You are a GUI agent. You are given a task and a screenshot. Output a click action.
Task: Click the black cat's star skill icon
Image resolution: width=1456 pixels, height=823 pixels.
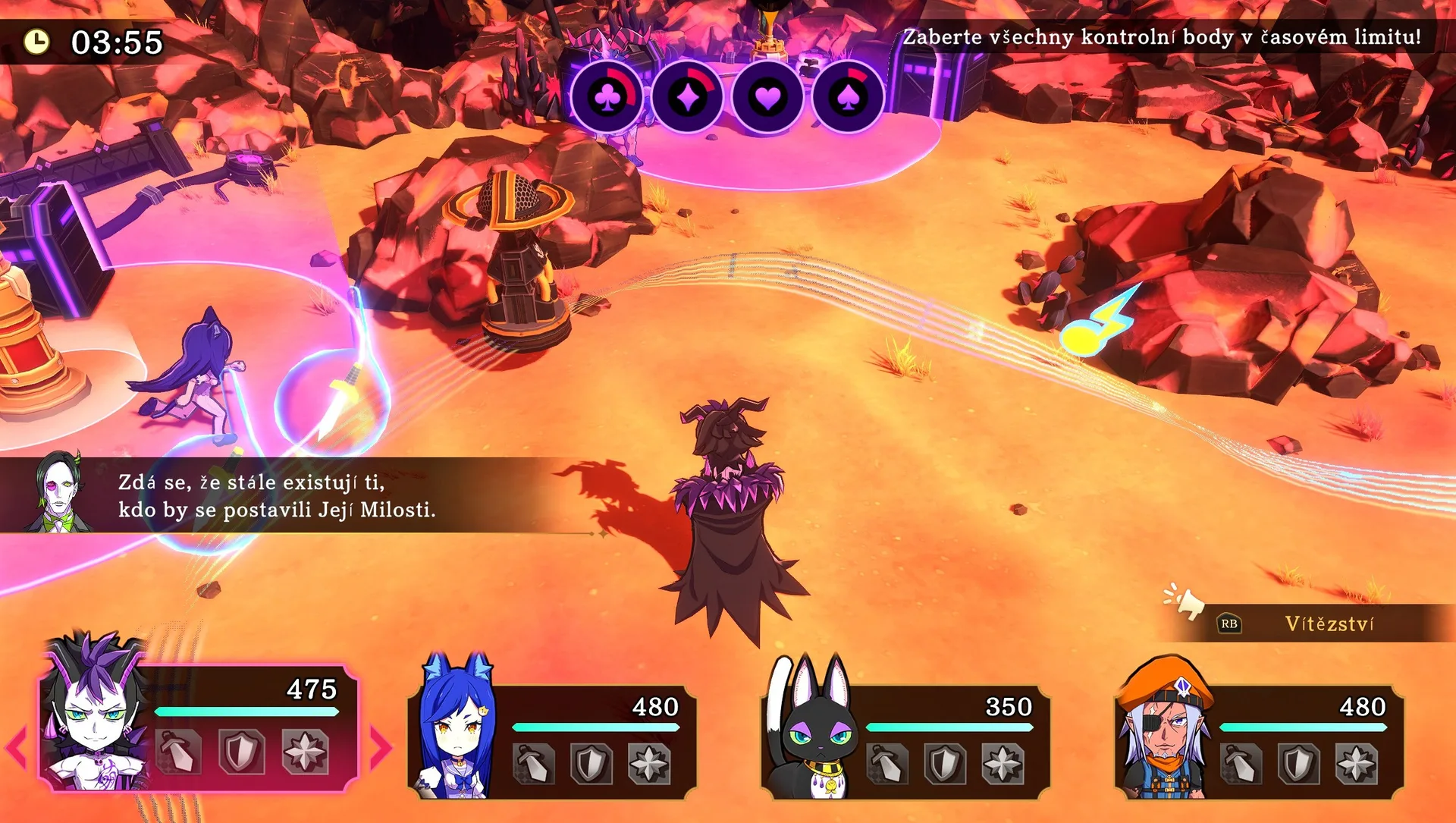[x=1003, y=763]
